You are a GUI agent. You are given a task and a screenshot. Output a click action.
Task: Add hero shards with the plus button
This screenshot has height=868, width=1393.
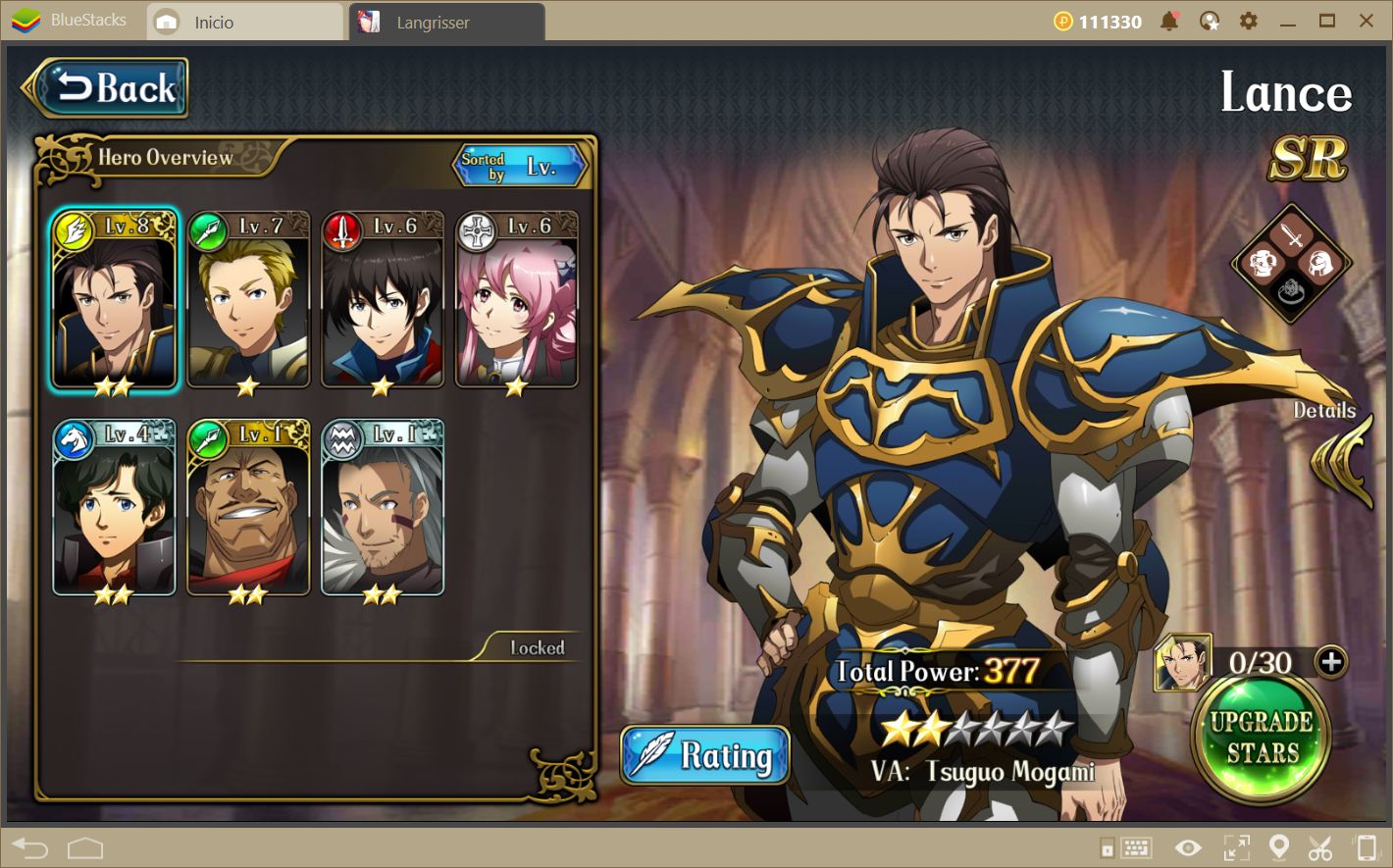click(x=1331, y=662)
